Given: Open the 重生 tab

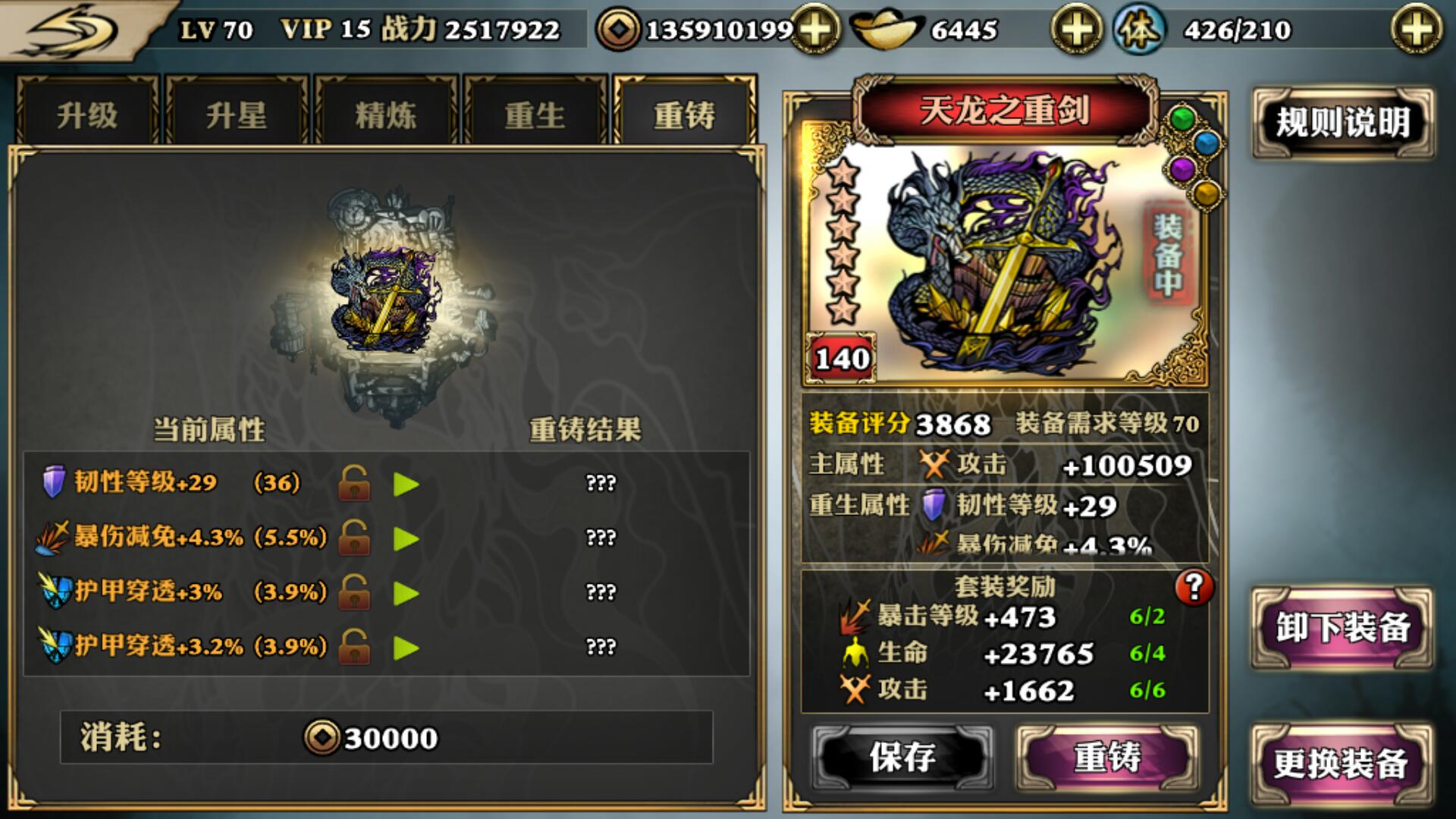Looking at the screenshot, I should 533,114.
